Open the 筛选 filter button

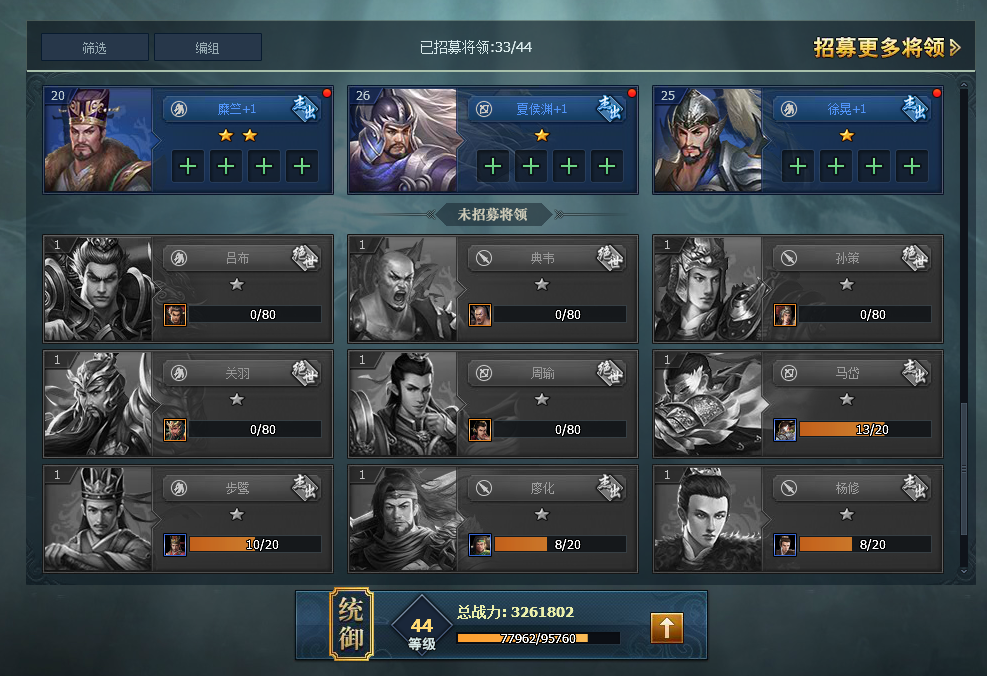[95, 48]
